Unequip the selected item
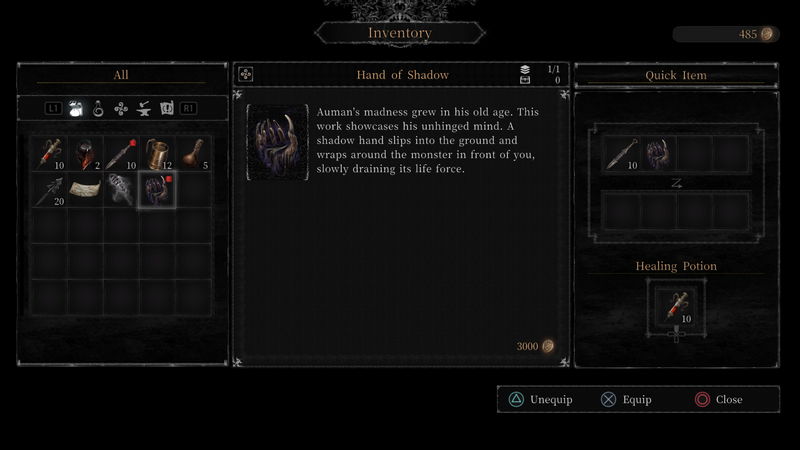Viewport: 800px width, 450px height. pyautogui.click(x=540, y=400)
